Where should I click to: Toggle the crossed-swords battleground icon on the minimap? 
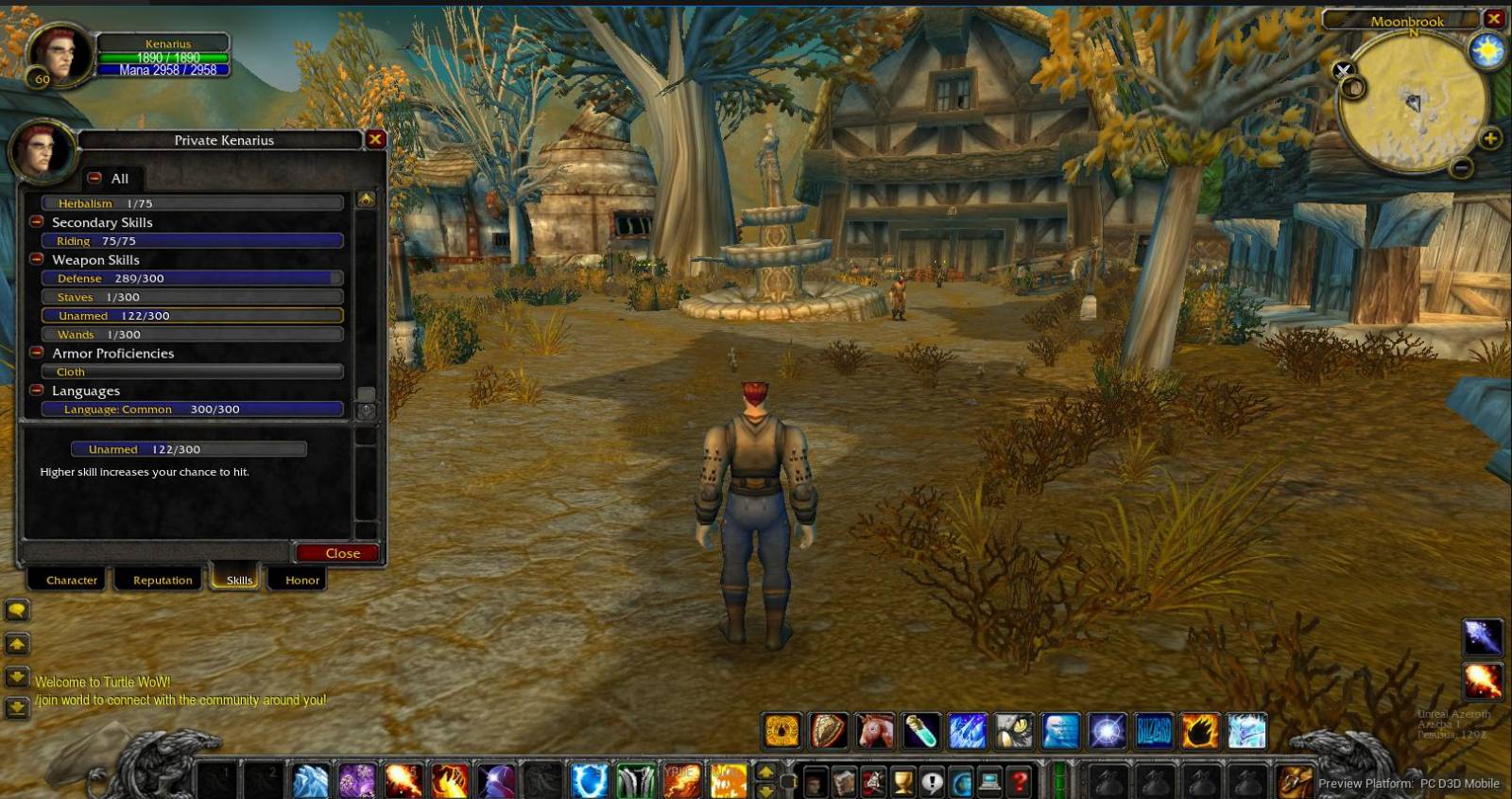1342,70
